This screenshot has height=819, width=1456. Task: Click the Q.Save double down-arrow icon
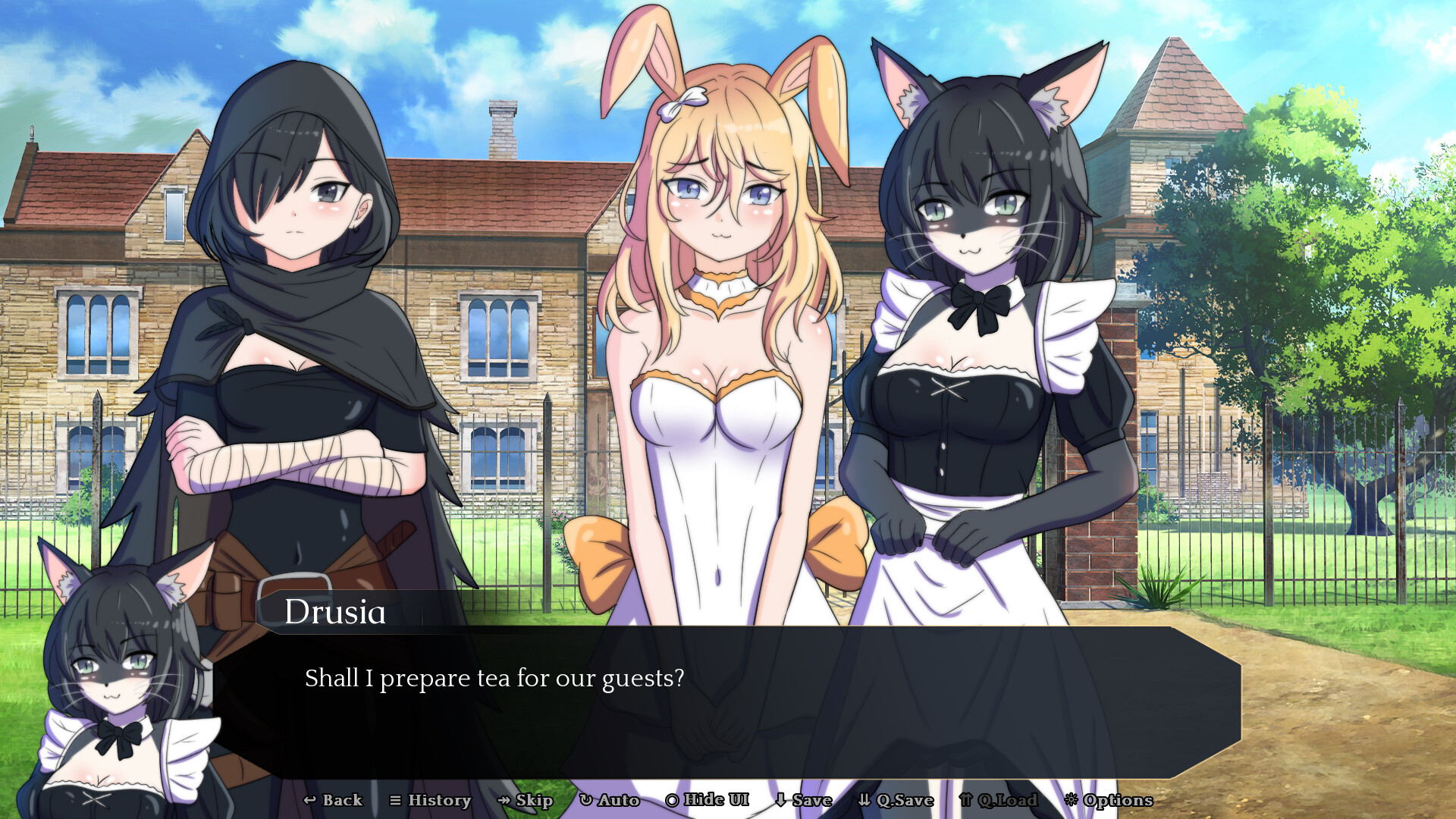tap(864, 800)
